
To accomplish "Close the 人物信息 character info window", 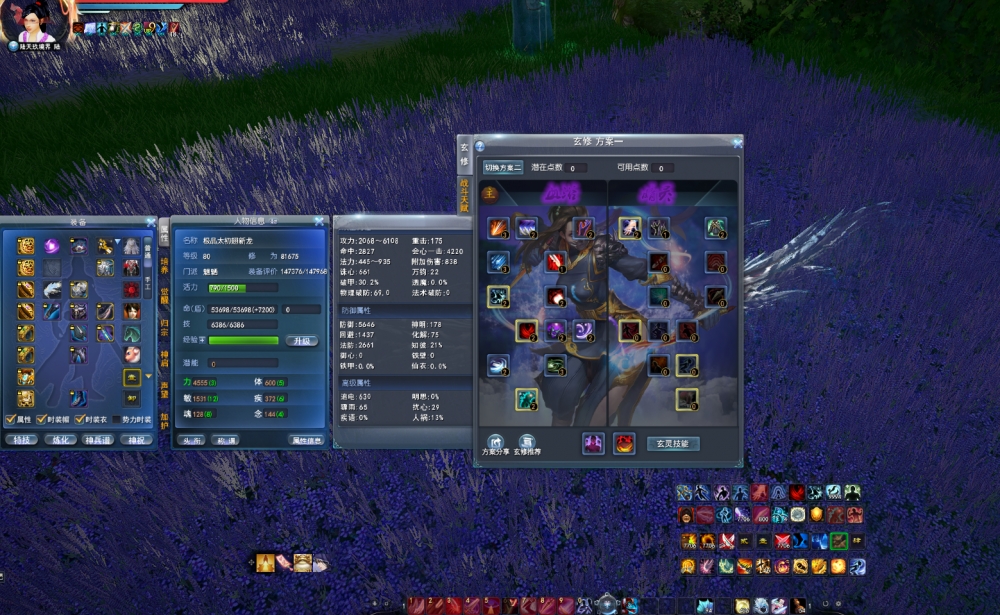I will pos(319,221).
